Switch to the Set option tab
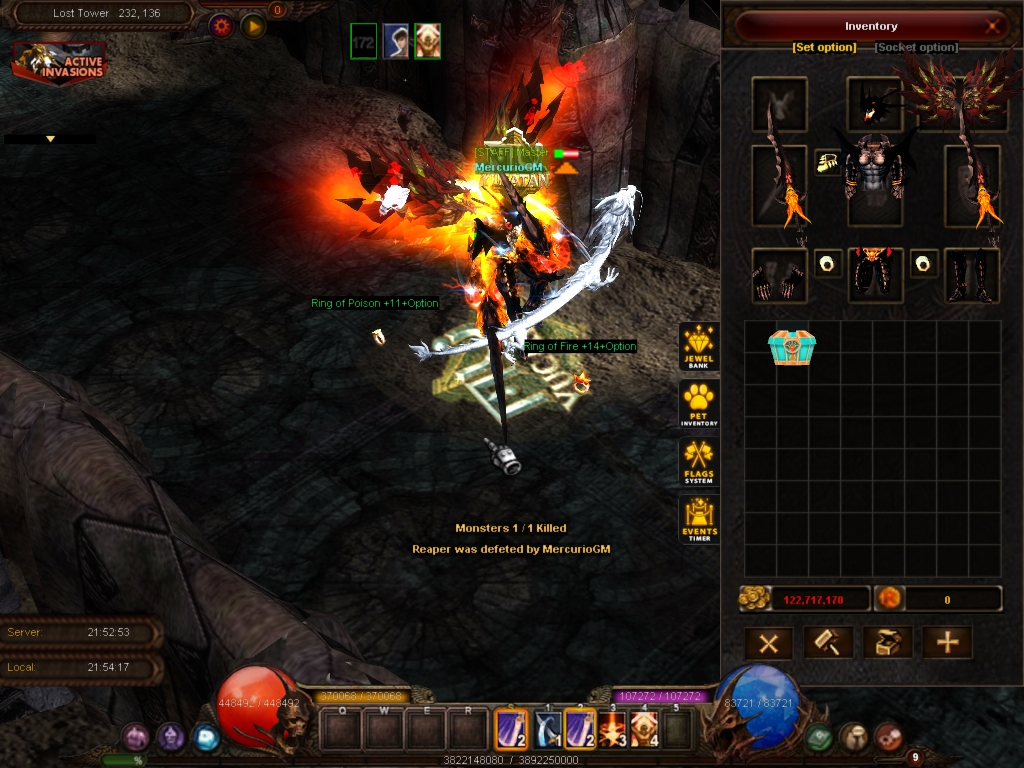This screenshot has height=768, width=1024. [824, 47]
